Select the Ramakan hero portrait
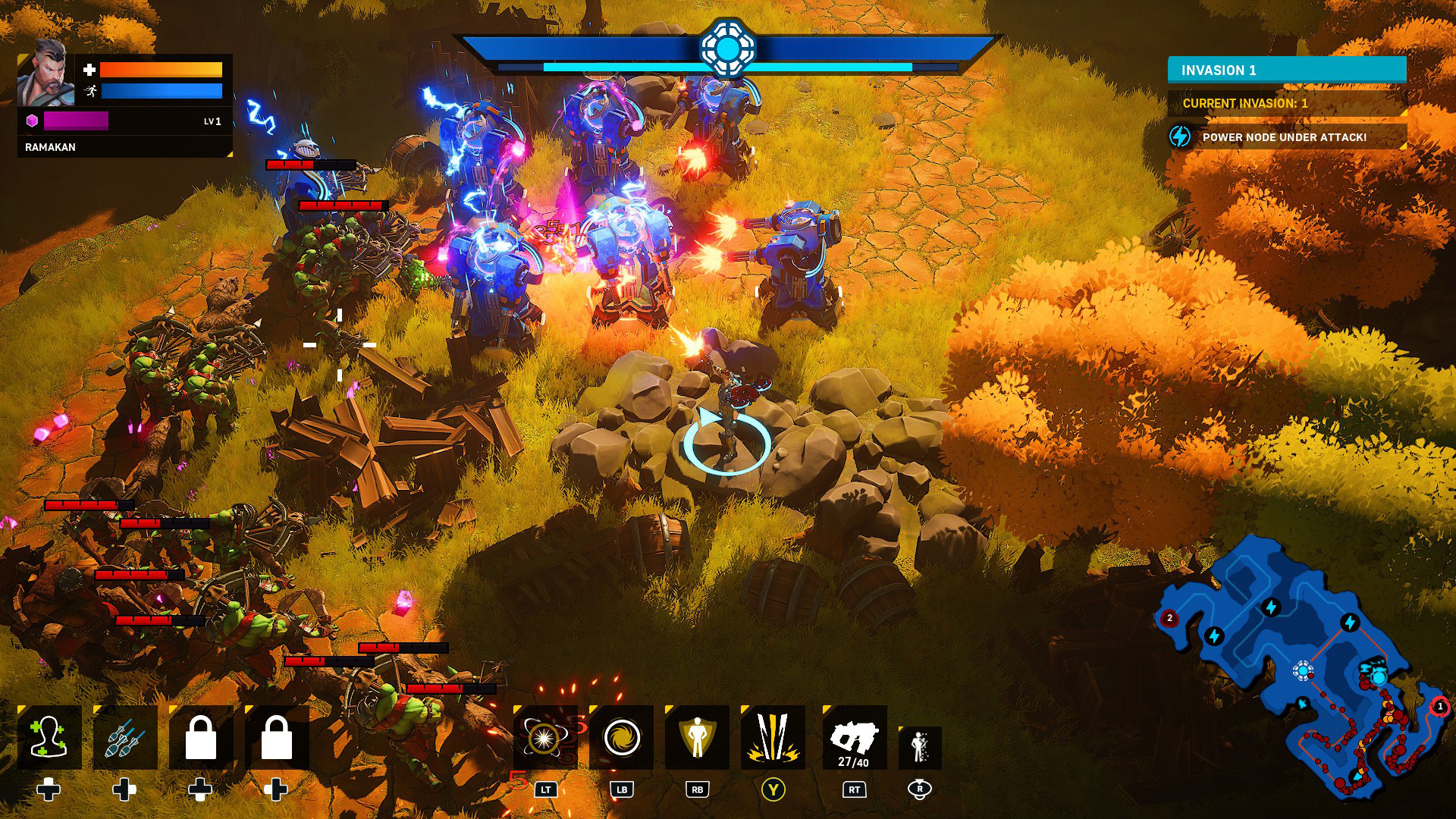 pos(45,74)
